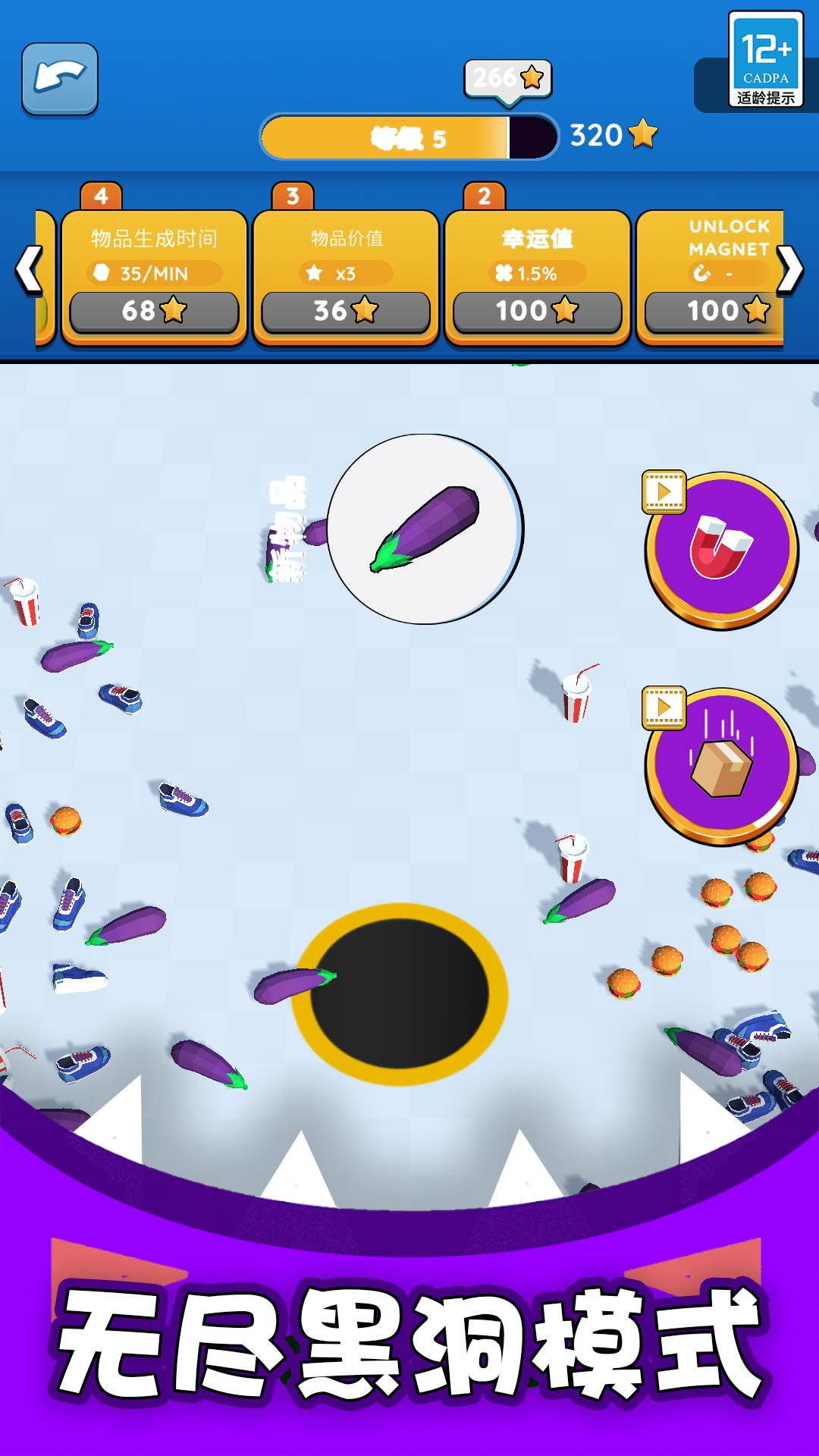Buy item spawn time upgrade for 68 stars
This screenshot has height=1456, width=819.
(x=154, y=311)
